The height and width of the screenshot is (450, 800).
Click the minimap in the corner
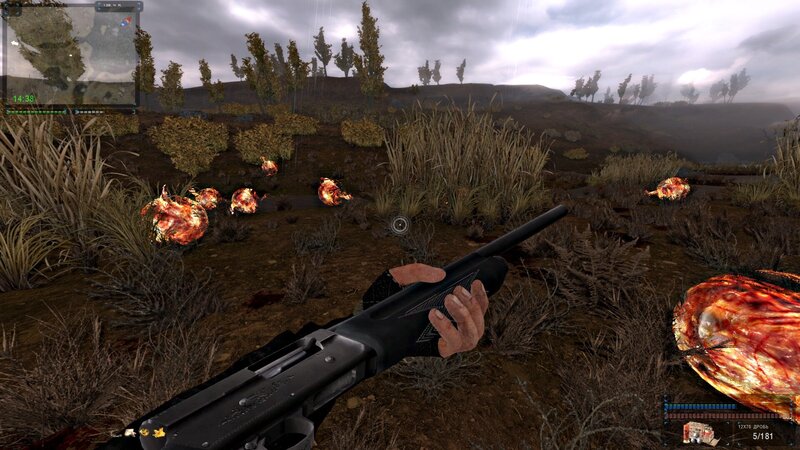coord(70,55)
